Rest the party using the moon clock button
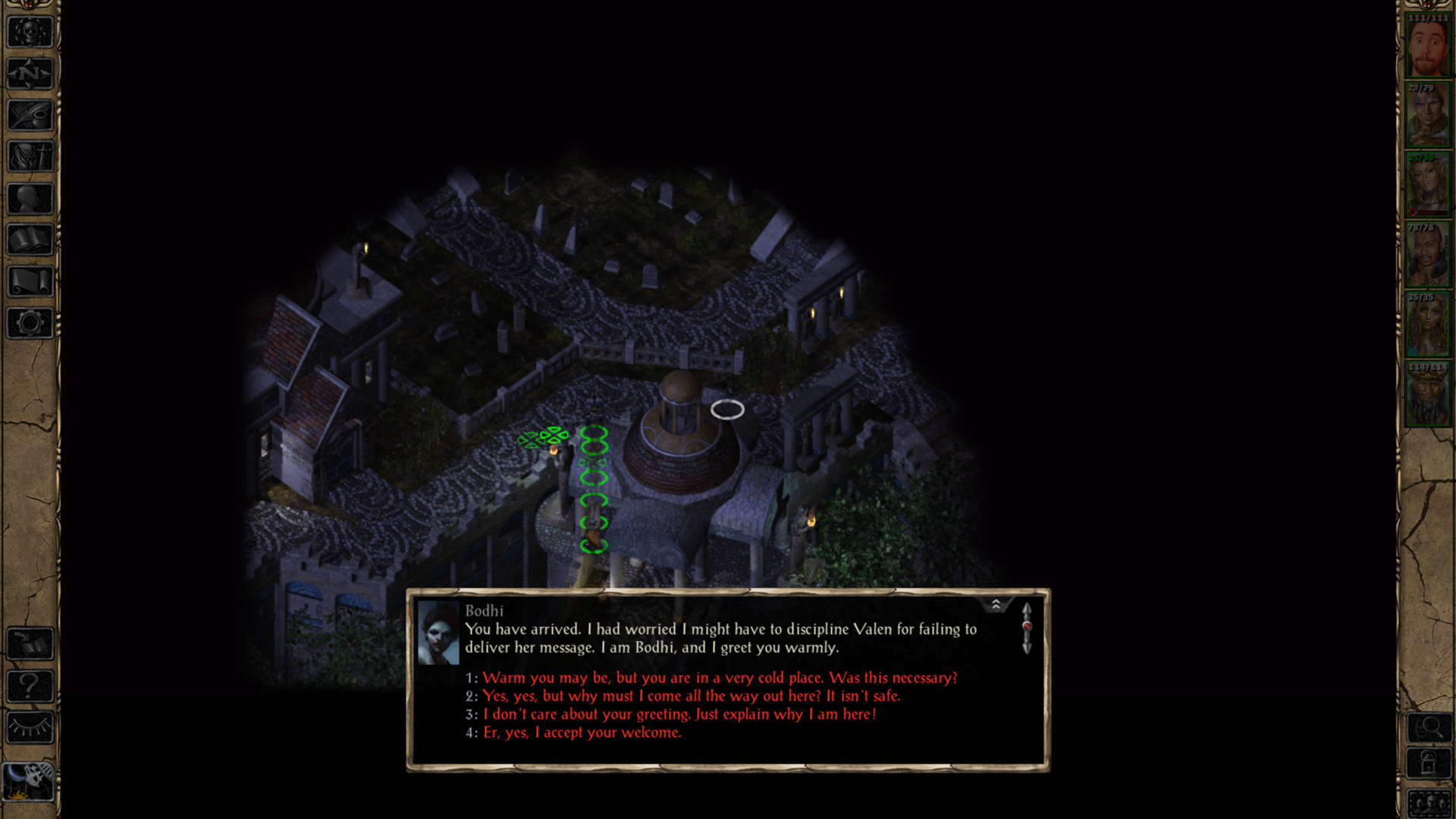Image resolution: width=1456 pixels, height=819 pixels. (30, 780)
